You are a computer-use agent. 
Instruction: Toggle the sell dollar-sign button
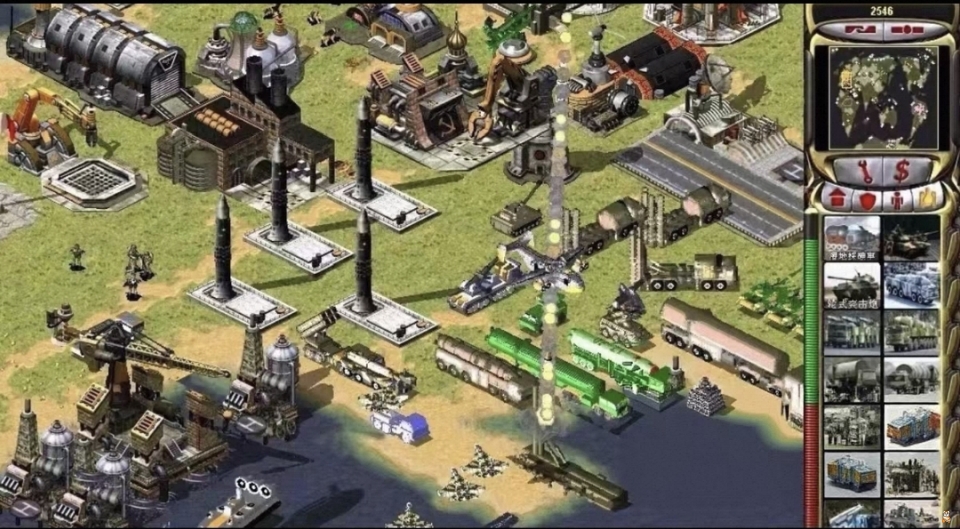901,169
